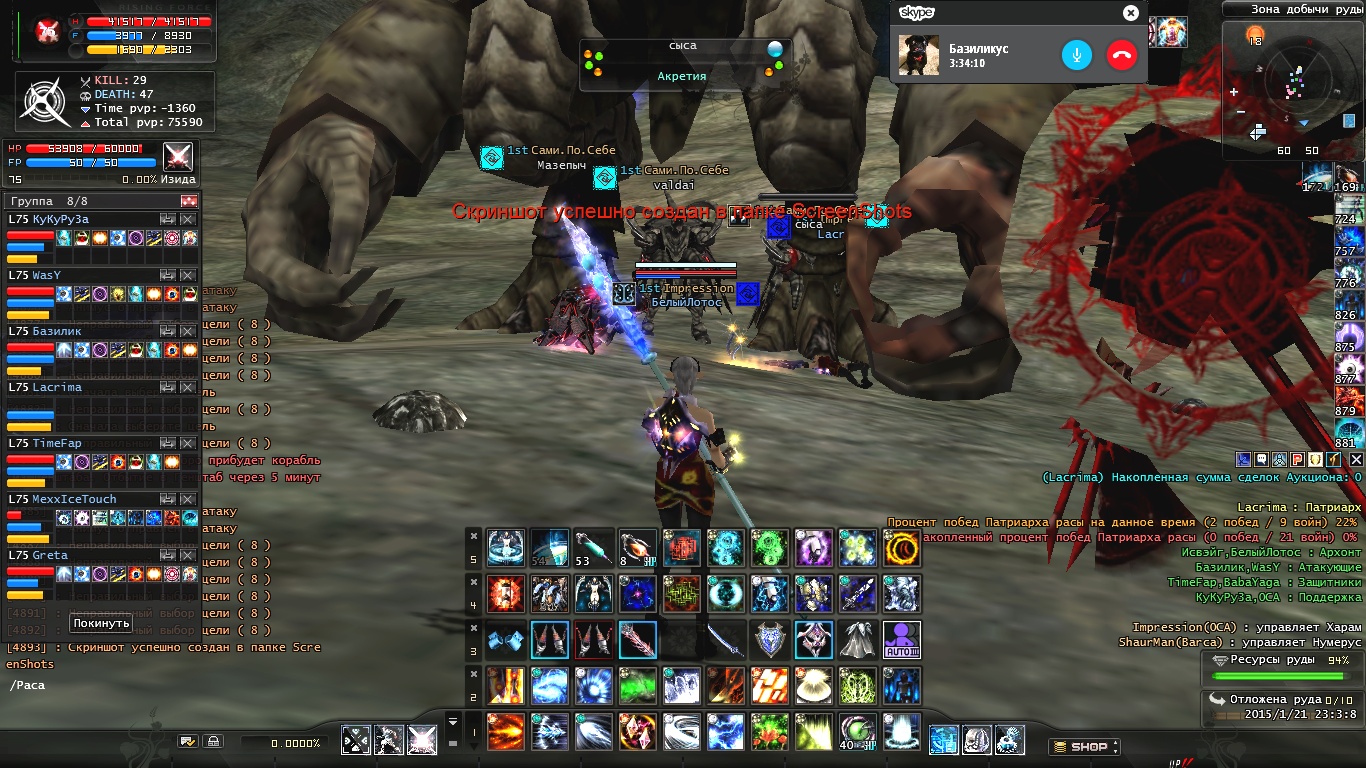The height and width of the screenshot is (768, 1366).
Task: Select party member MexxIceTouch
Action: click(x=62, y=499)
